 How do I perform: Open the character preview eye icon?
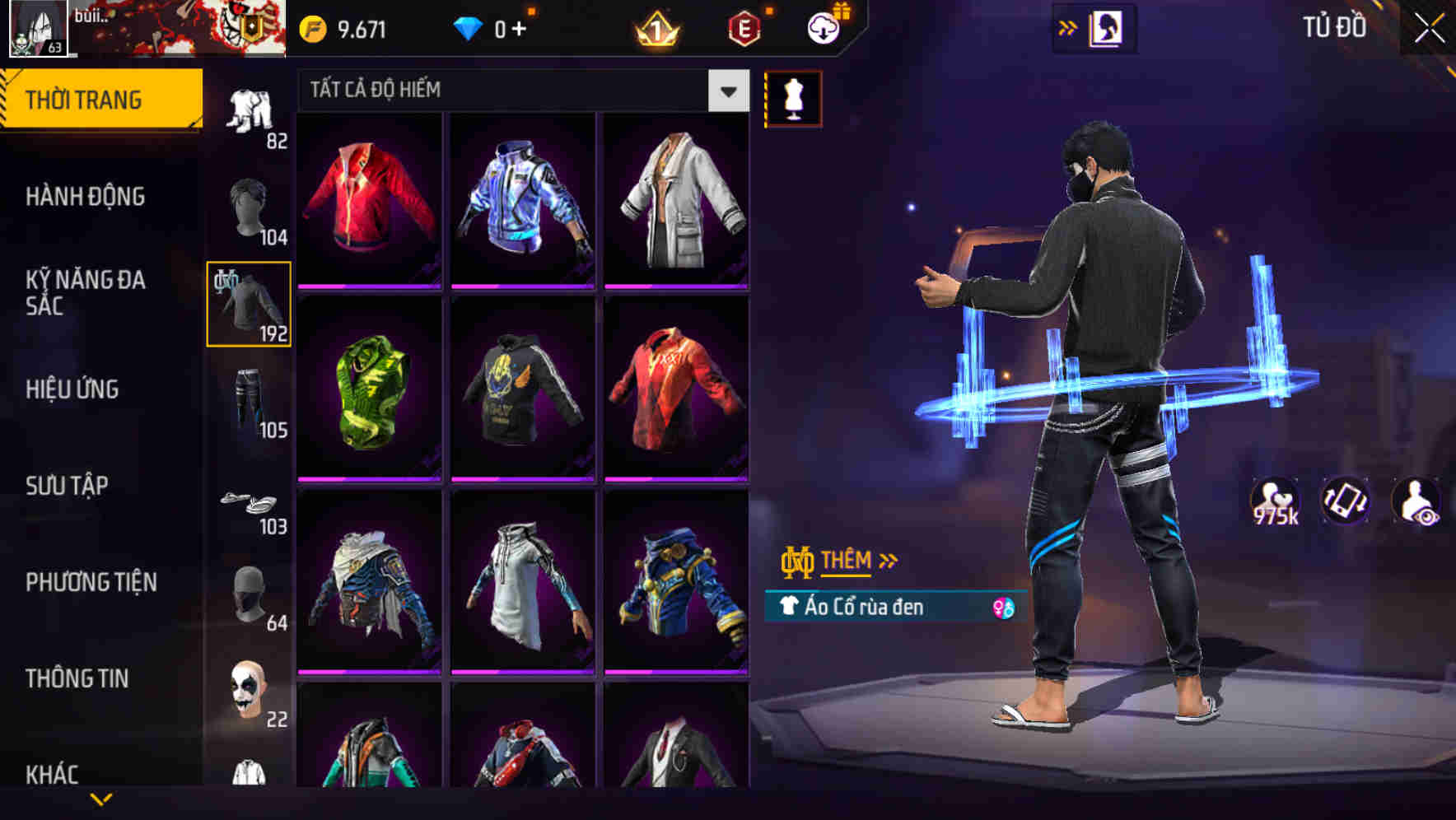point(1416,501)
